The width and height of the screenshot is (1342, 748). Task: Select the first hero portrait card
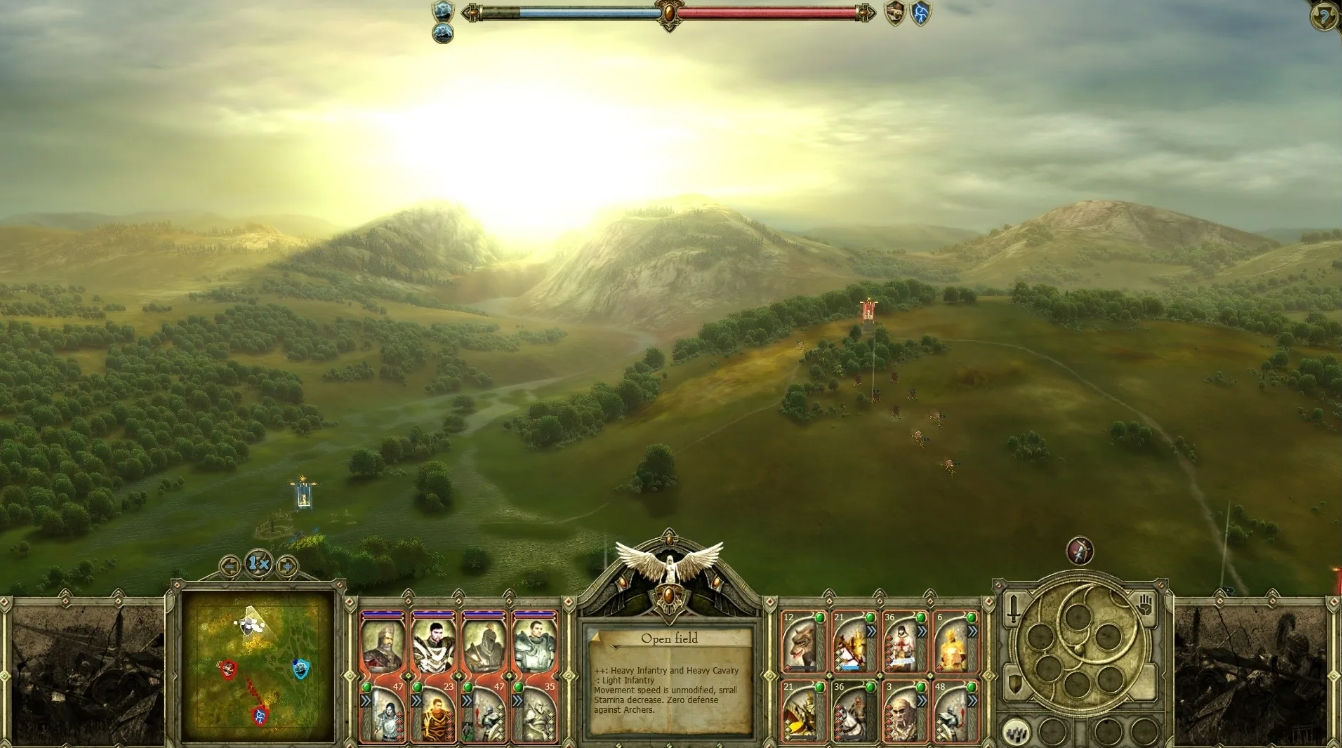pos(383,643)
